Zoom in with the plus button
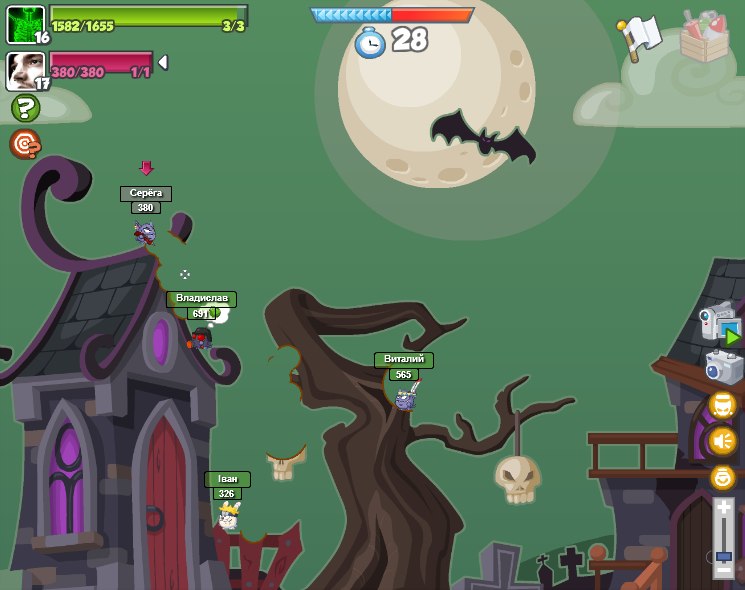Viewport: 745px width, 590px height. coord(723,508)
